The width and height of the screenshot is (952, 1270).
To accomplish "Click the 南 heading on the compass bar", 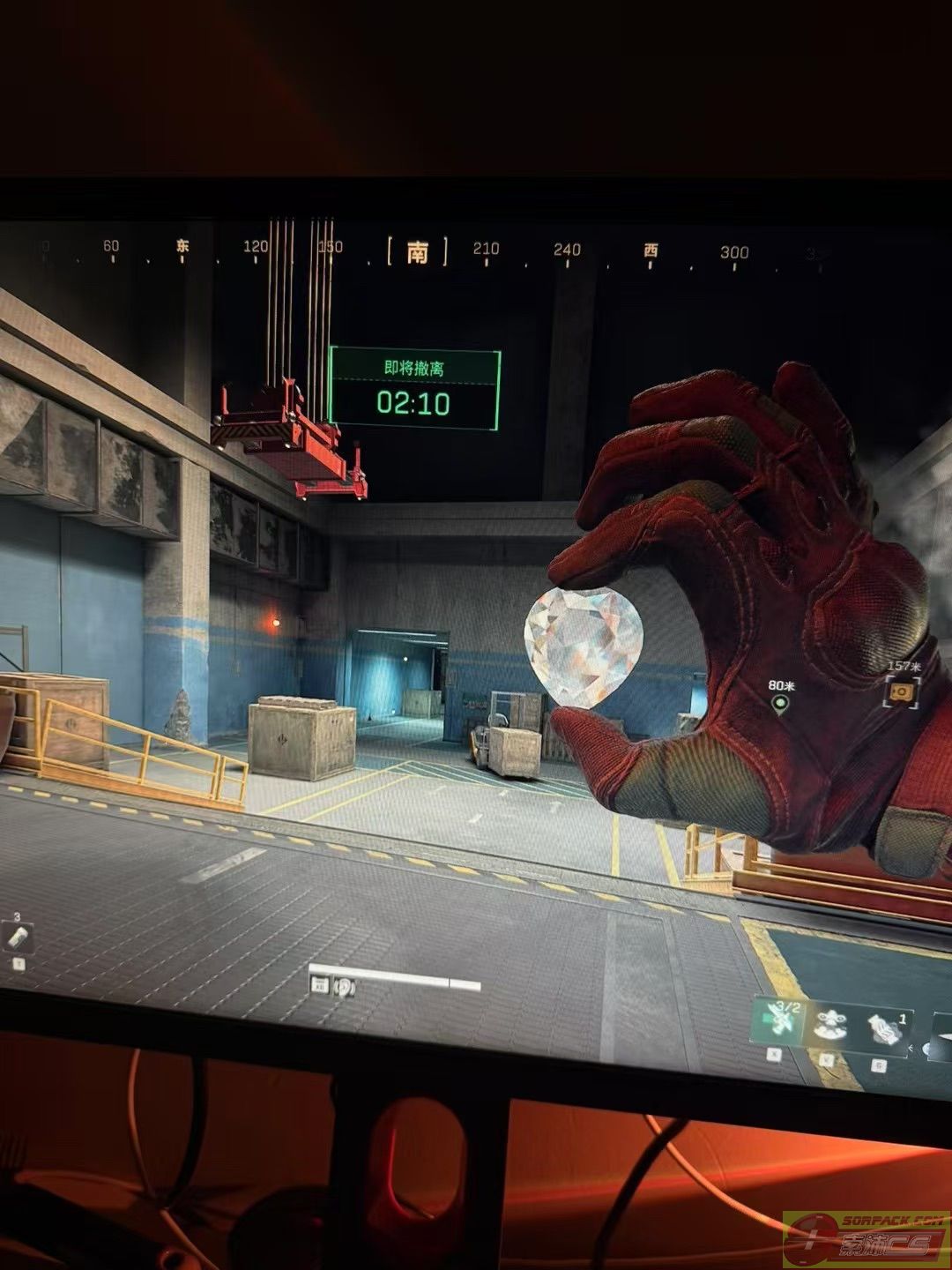I will pyautogui.click(x=417, y=252).
